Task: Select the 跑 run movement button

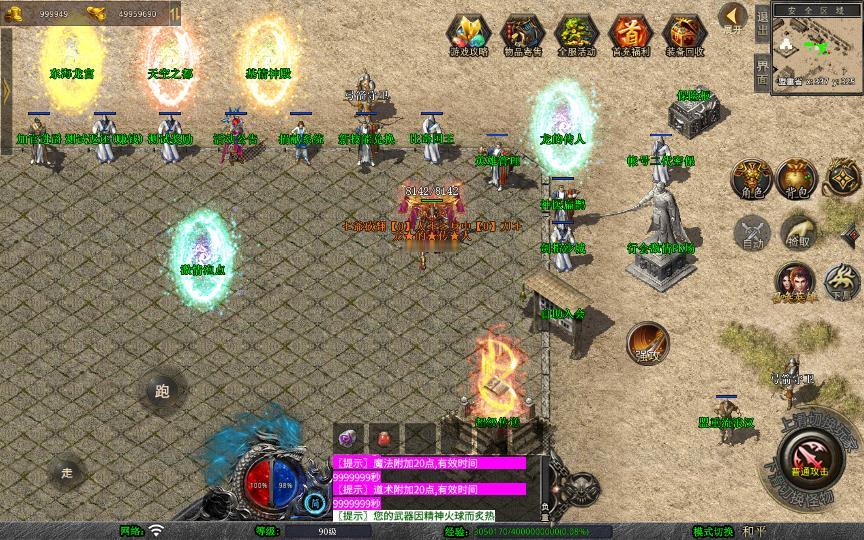Action: (x=162, y=391)
